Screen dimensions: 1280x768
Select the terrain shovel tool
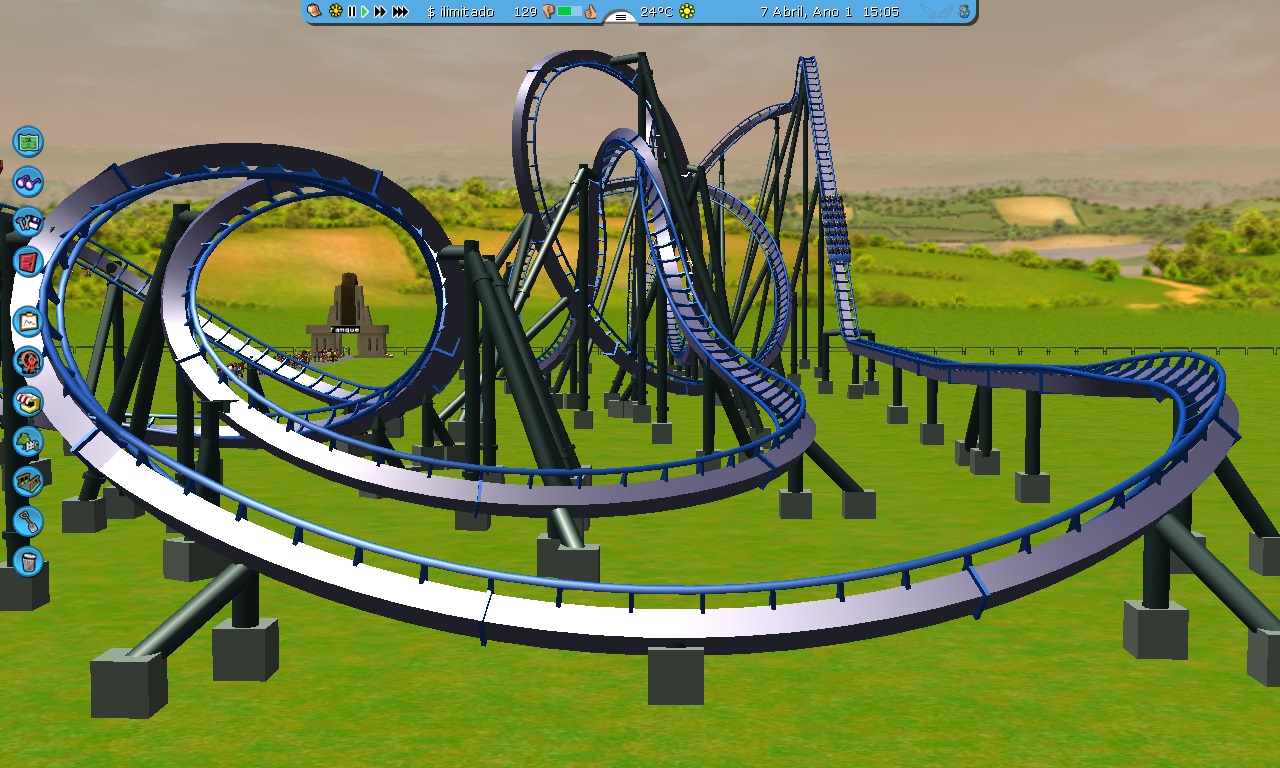point(27,520)
